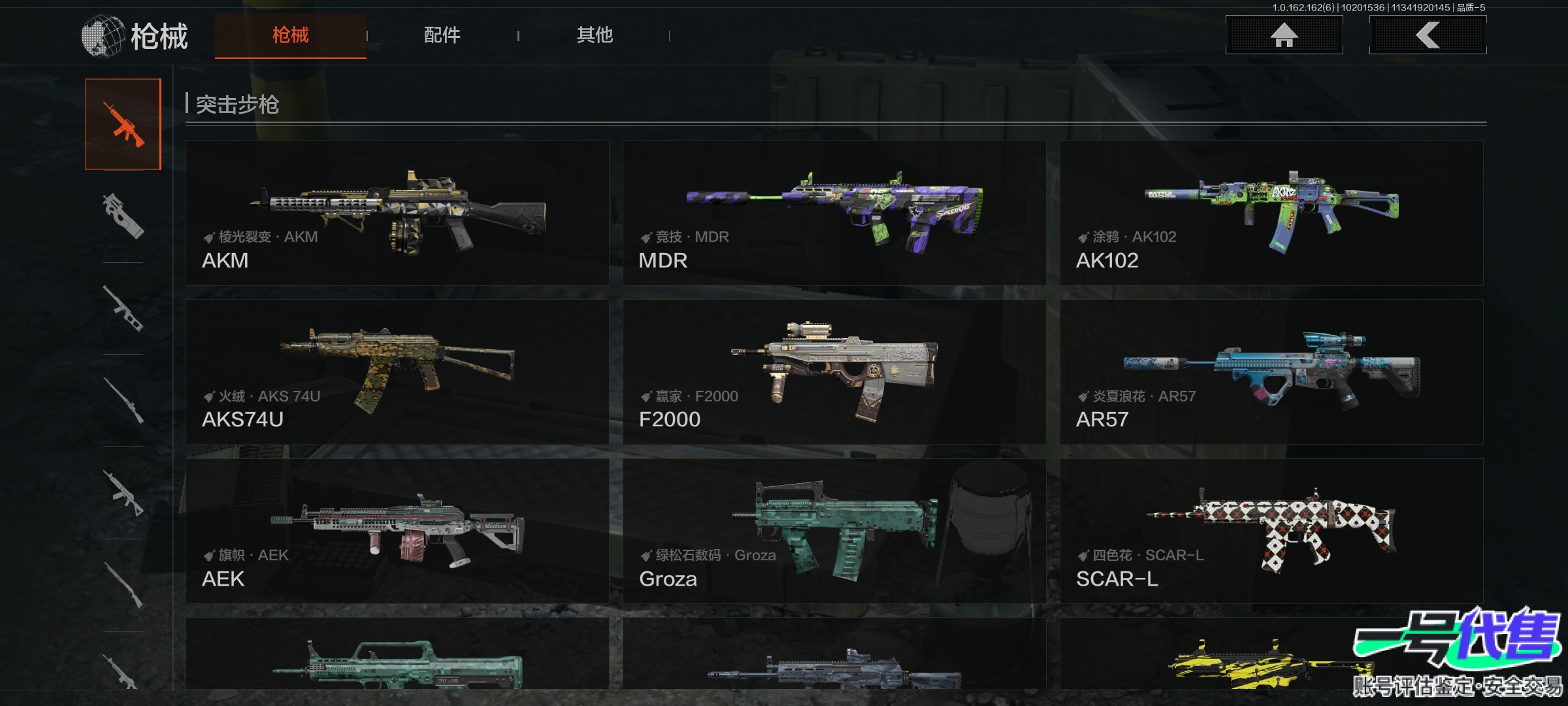Viewport: 1568px width, 706px height.
Task: Choose the camo AKS74U card
Action: tap(397, 372)
